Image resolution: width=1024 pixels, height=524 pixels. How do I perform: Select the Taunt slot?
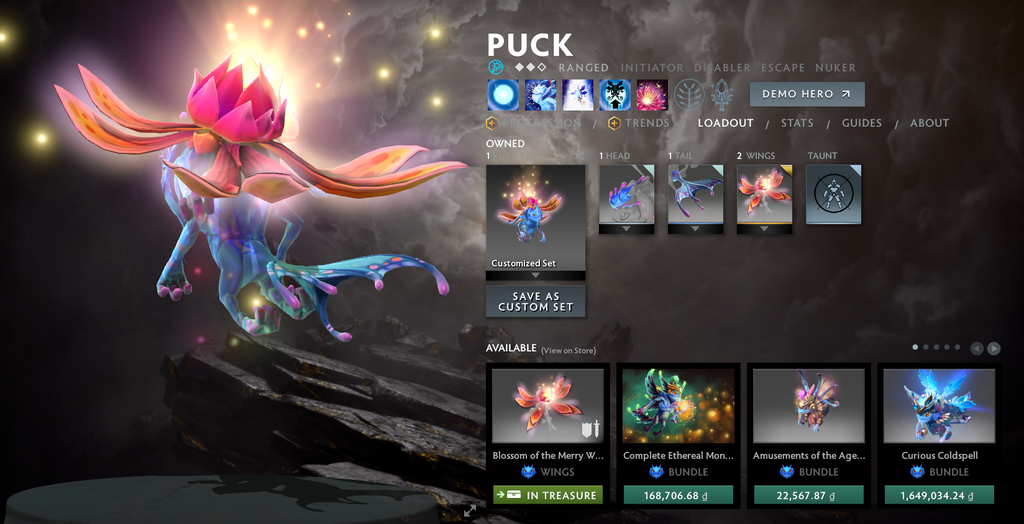[833, 194]
